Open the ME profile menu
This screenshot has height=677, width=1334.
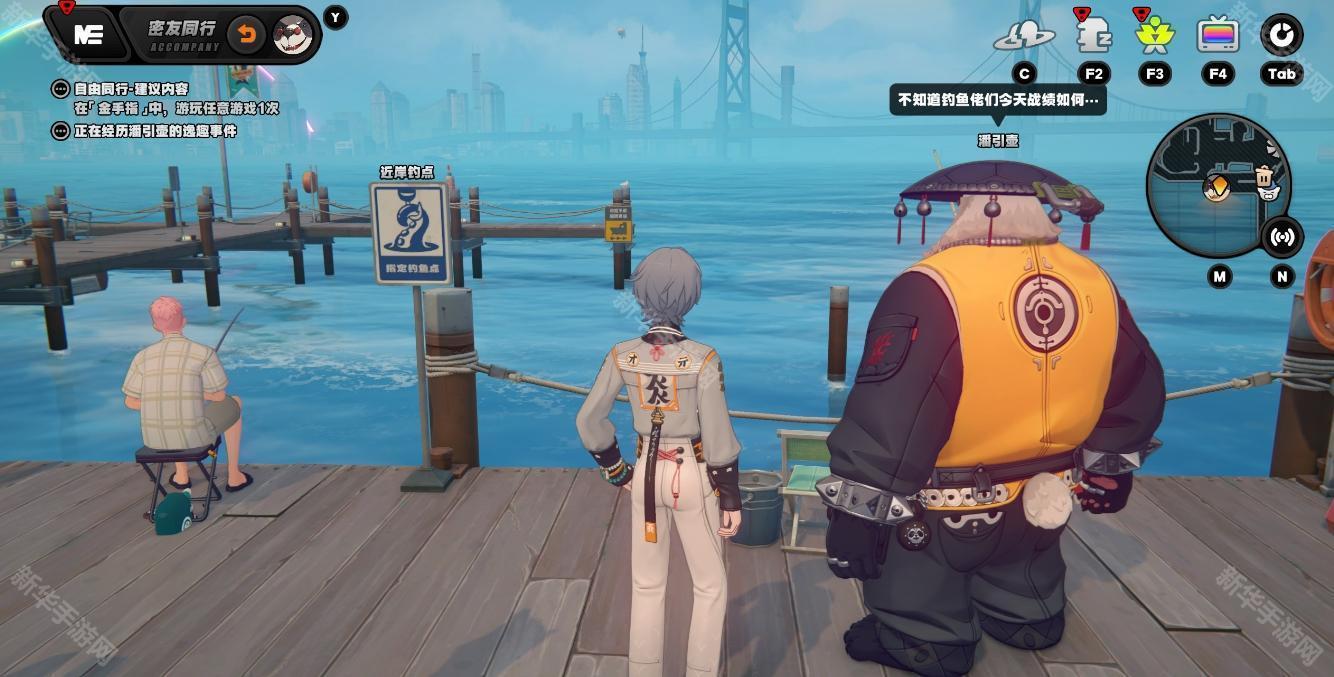88,35
